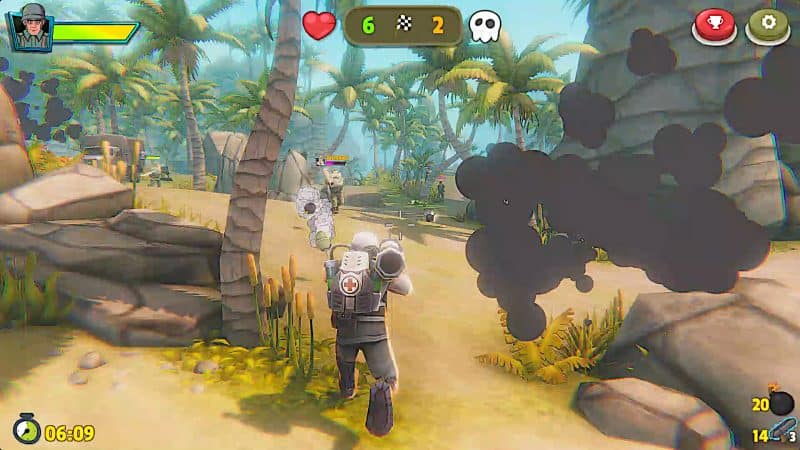
Task: Select the black bomb grenade icon
Action: point(781,402)
